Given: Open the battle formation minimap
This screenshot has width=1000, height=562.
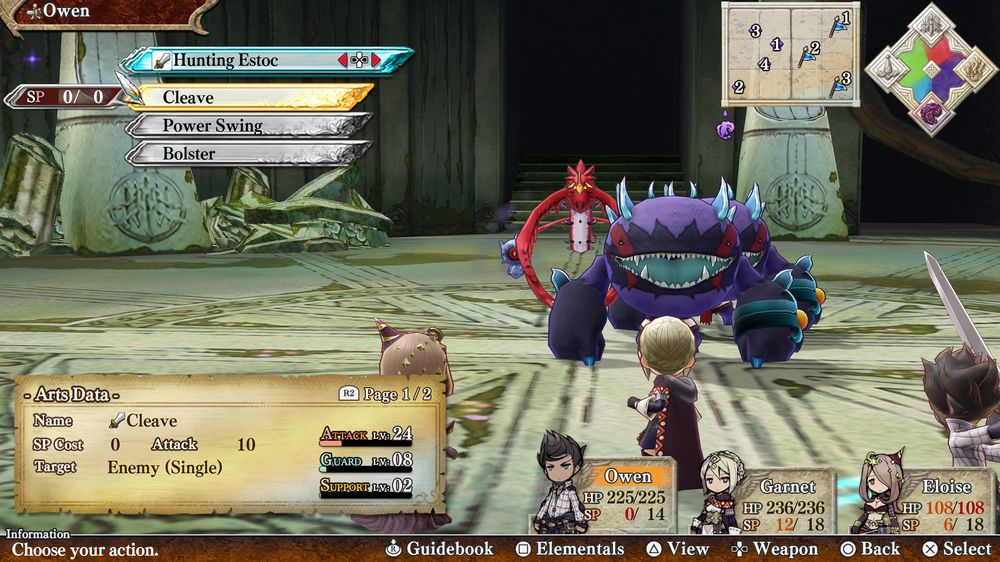Looking at the screenshot, I should tap(790, 53).
